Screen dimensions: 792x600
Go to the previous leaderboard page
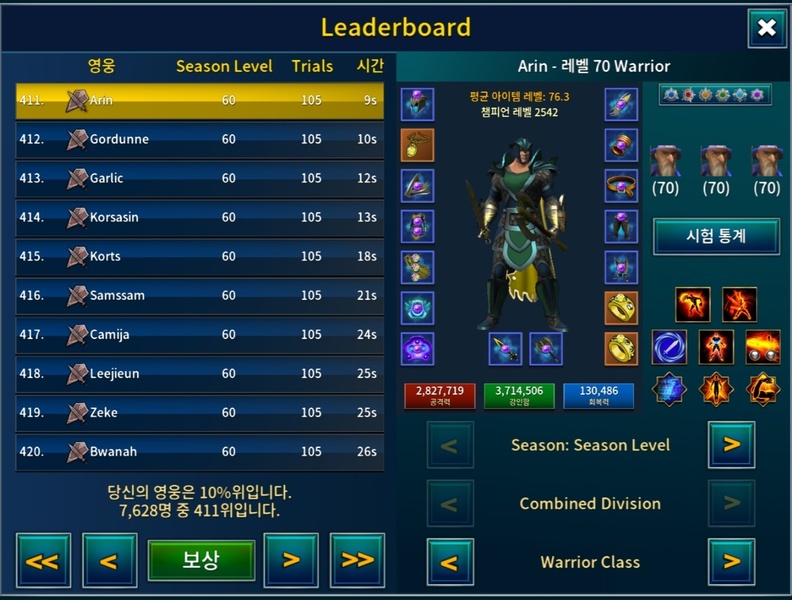(x=109, y=560)
